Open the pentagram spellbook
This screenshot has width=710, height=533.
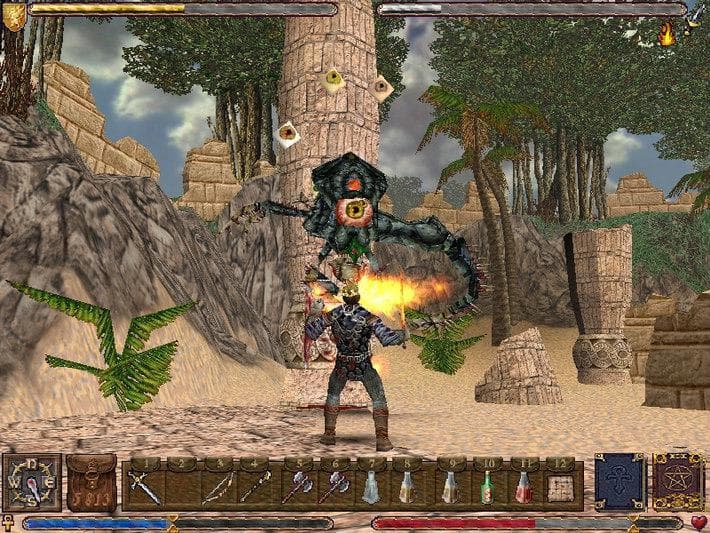click(x=677, y=482)
